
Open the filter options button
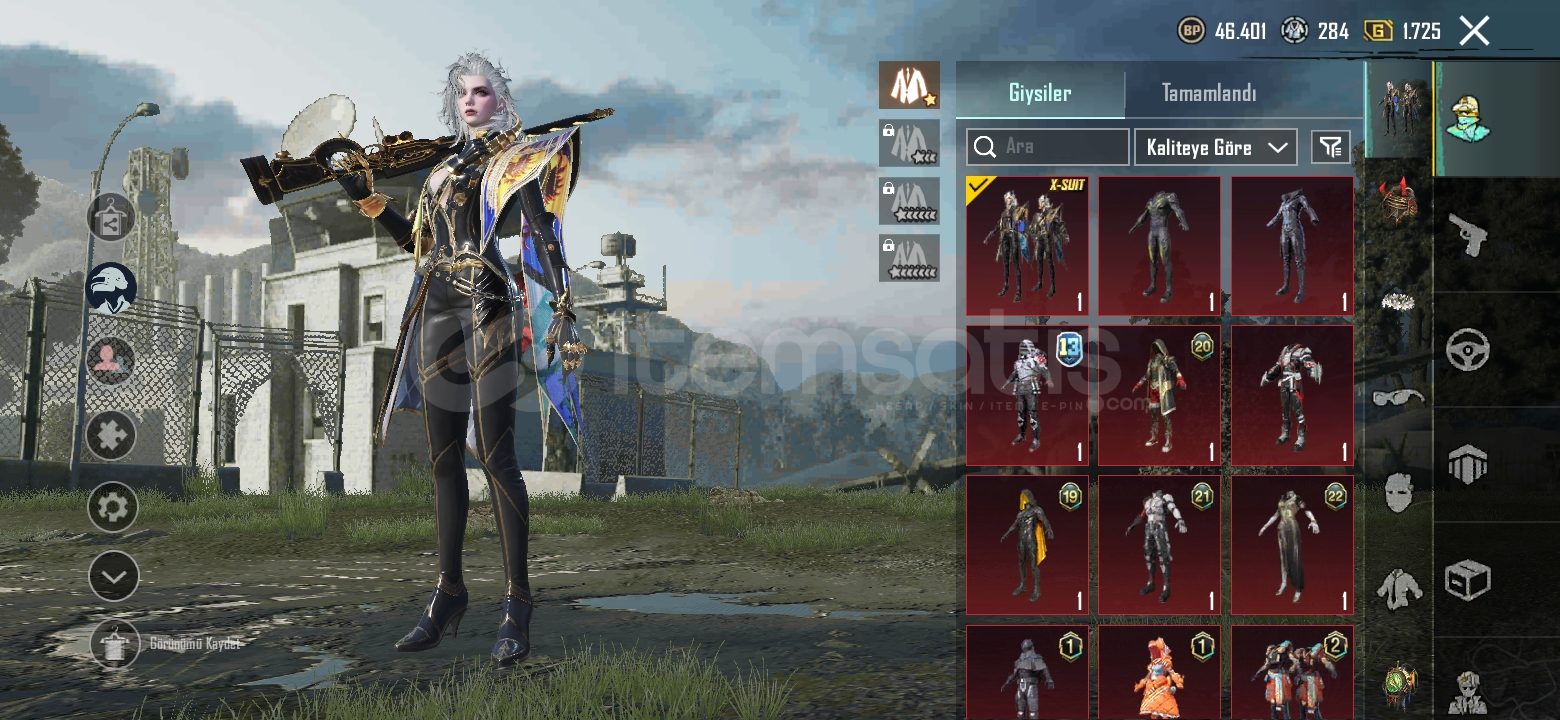coord(1330,147)
